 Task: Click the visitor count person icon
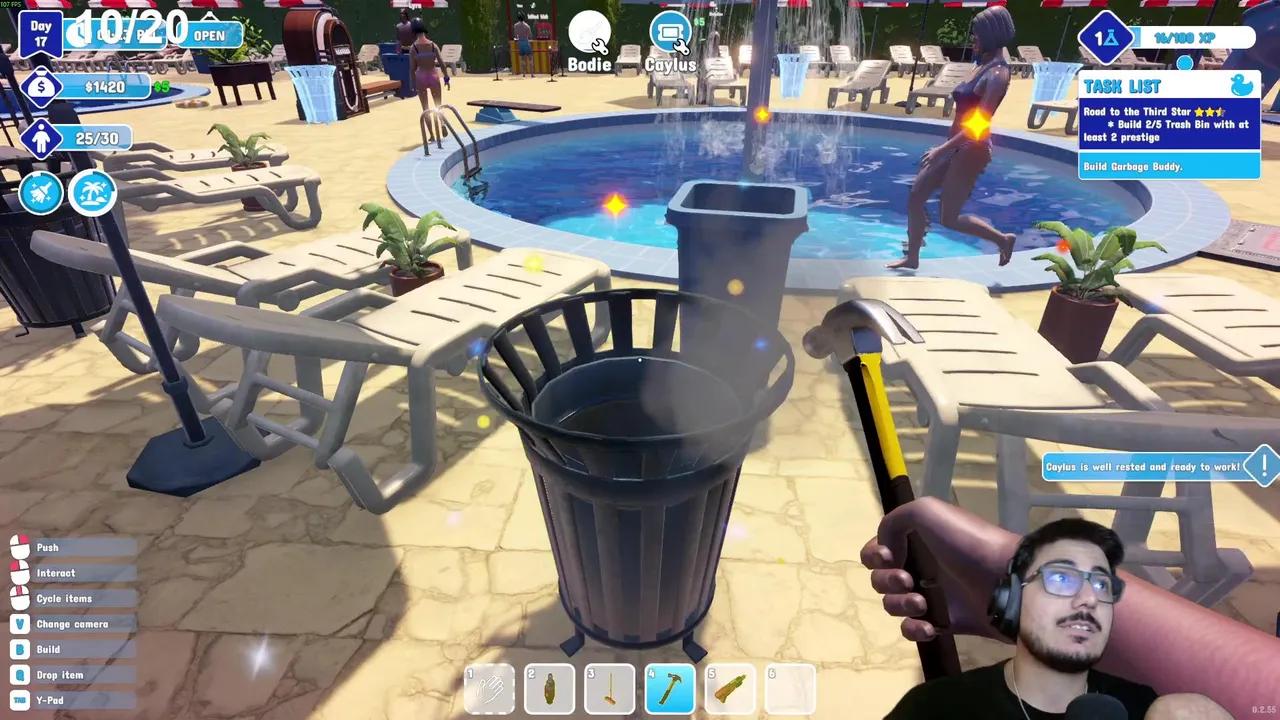point(41,139)
